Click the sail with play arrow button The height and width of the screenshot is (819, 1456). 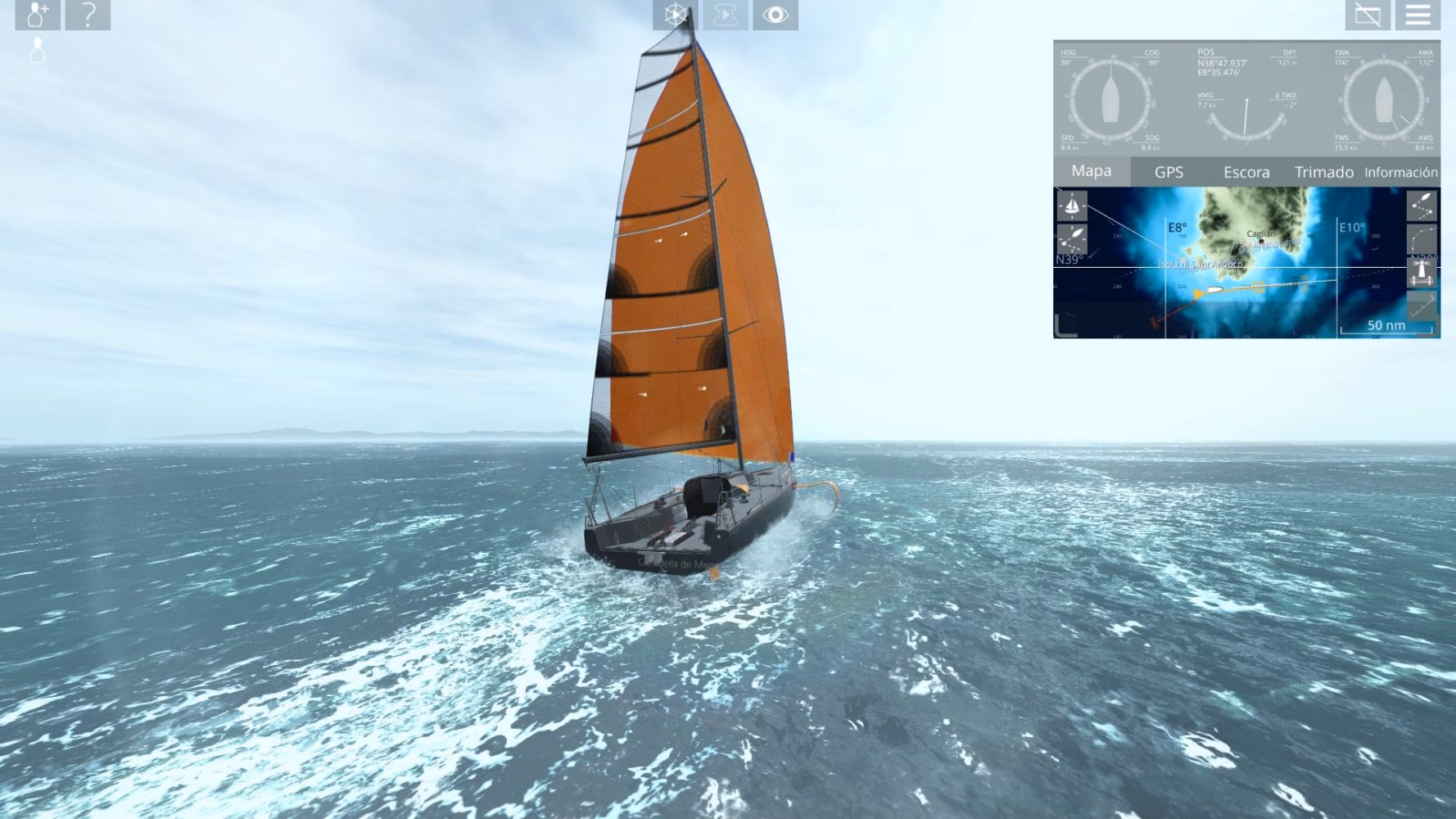coord(725,15)
